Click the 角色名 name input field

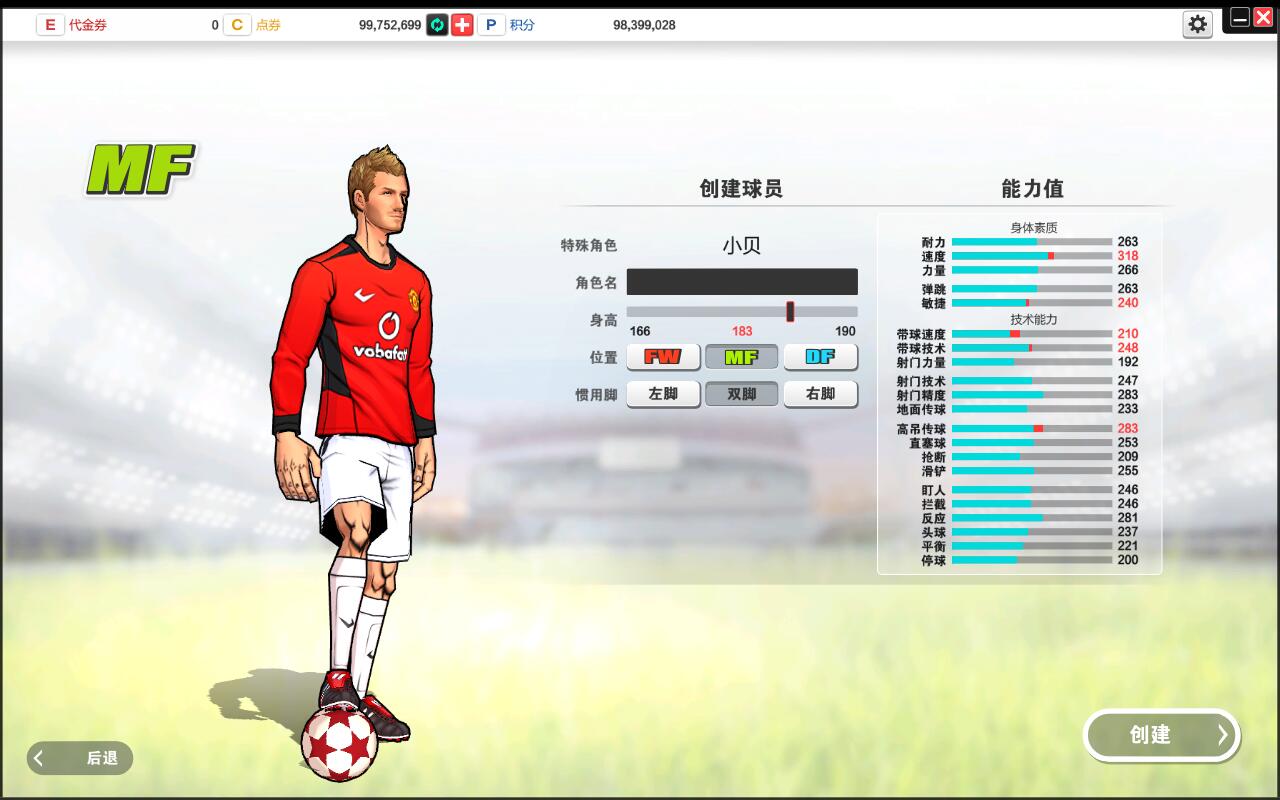coord(741,281)
